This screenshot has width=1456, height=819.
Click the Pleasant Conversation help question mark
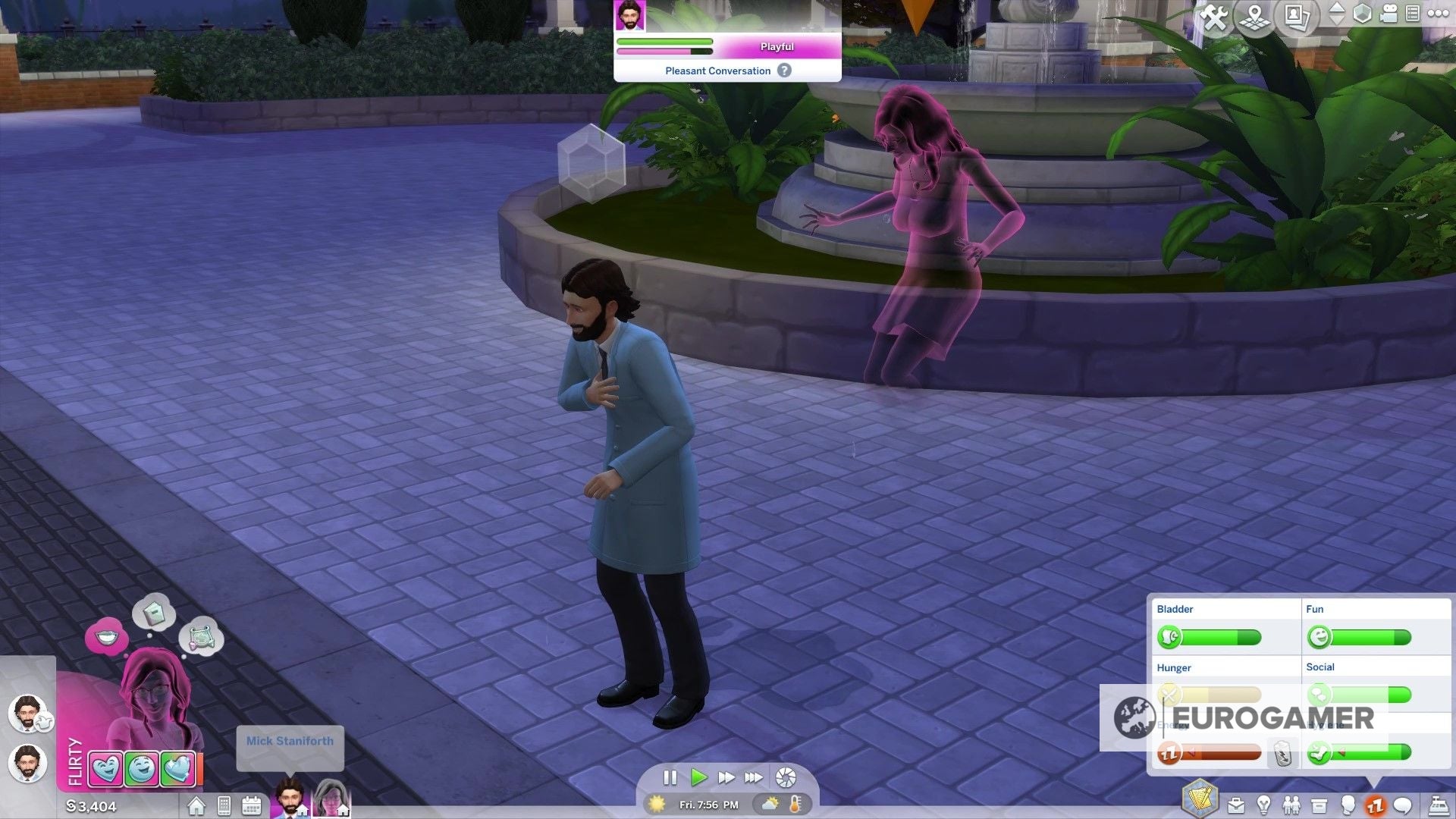[x=785, y=70]
